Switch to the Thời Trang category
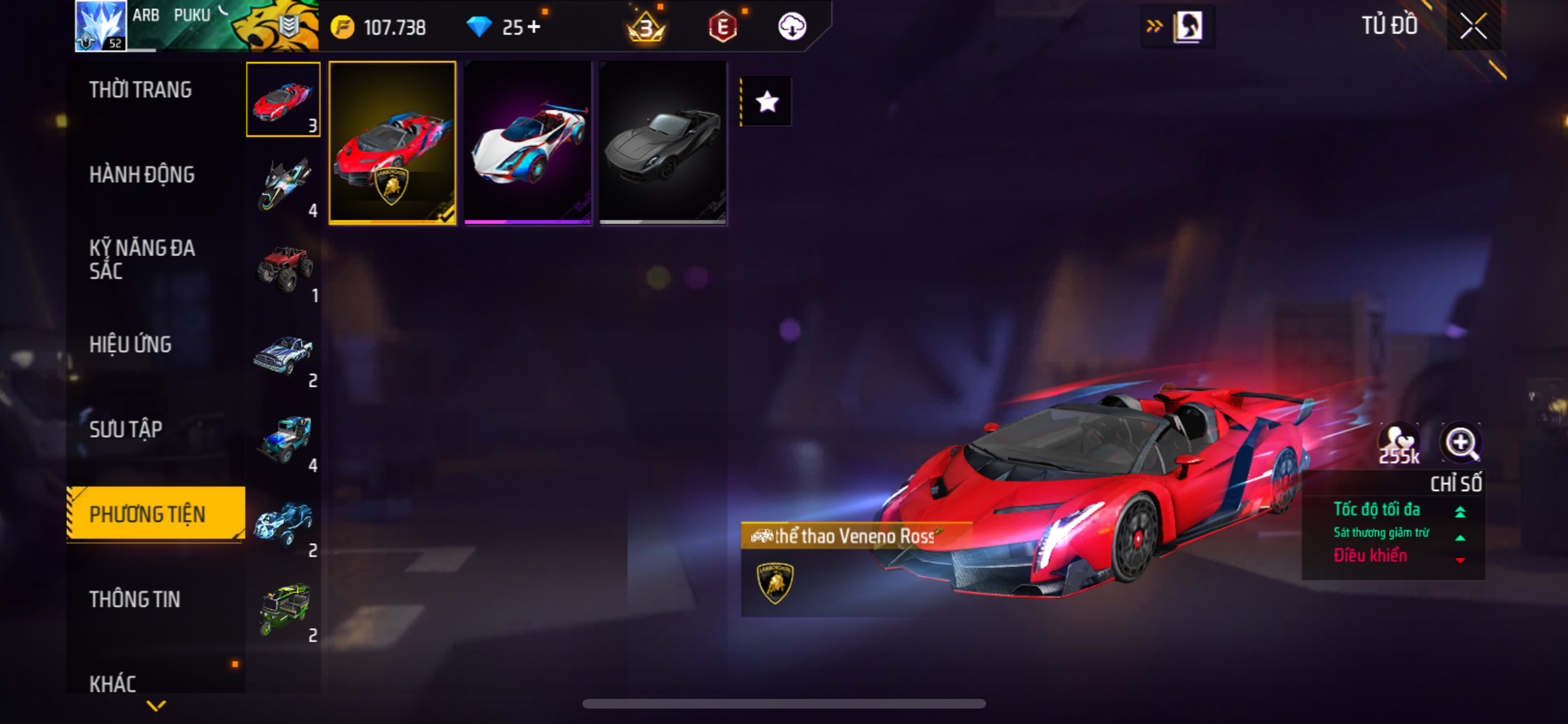This screenshot has width=1568, height=724. [x=140, y=90]
